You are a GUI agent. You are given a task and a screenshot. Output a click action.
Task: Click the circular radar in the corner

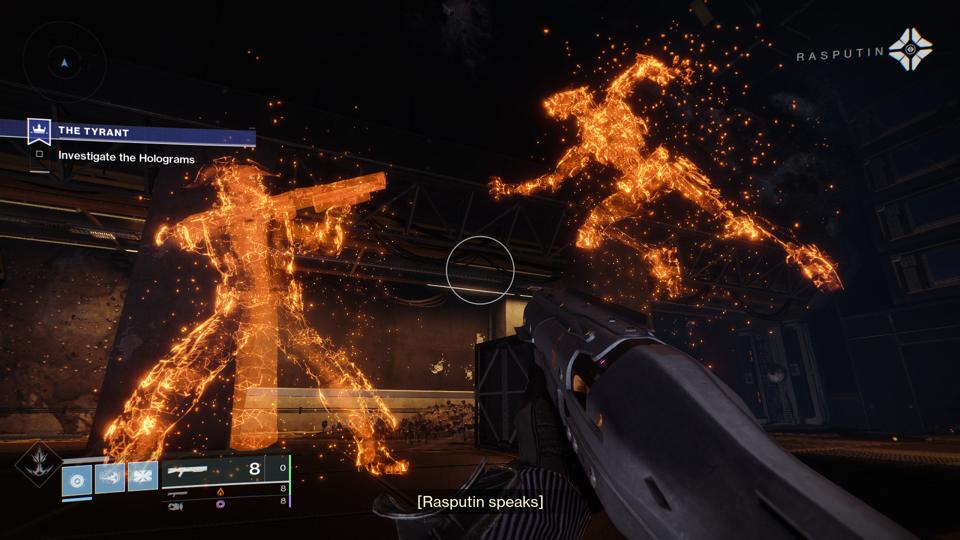[x=64, y=61]
